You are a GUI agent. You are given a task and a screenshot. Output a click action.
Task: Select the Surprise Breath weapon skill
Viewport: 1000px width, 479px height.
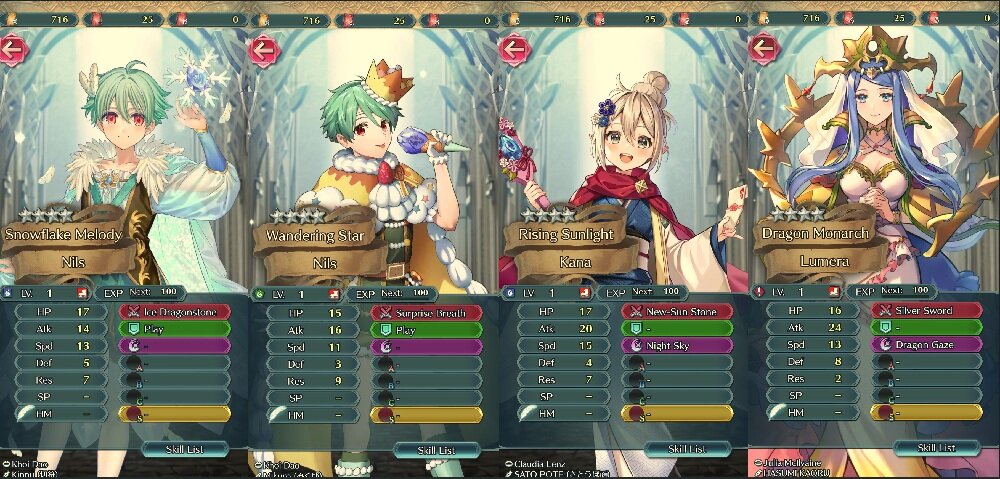[426, 312]
